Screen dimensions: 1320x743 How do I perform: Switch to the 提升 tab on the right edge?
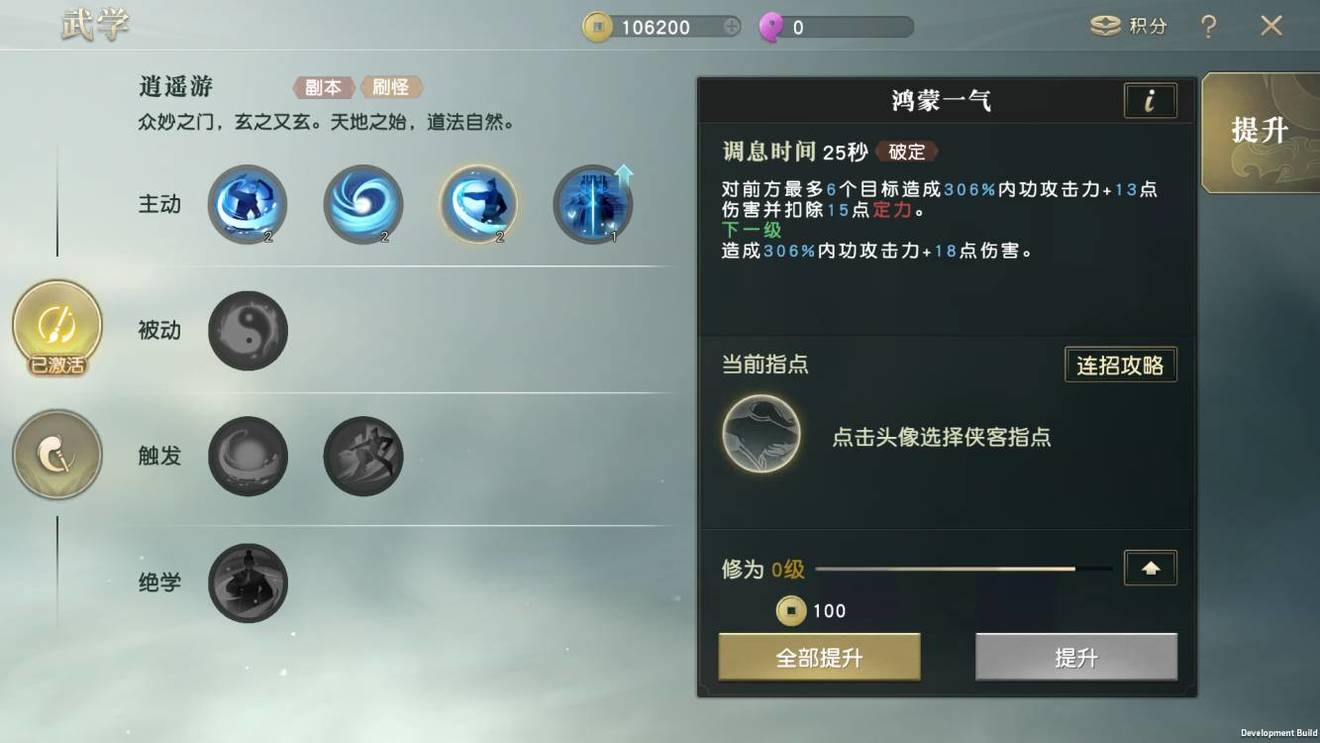tap(1259, 131)
